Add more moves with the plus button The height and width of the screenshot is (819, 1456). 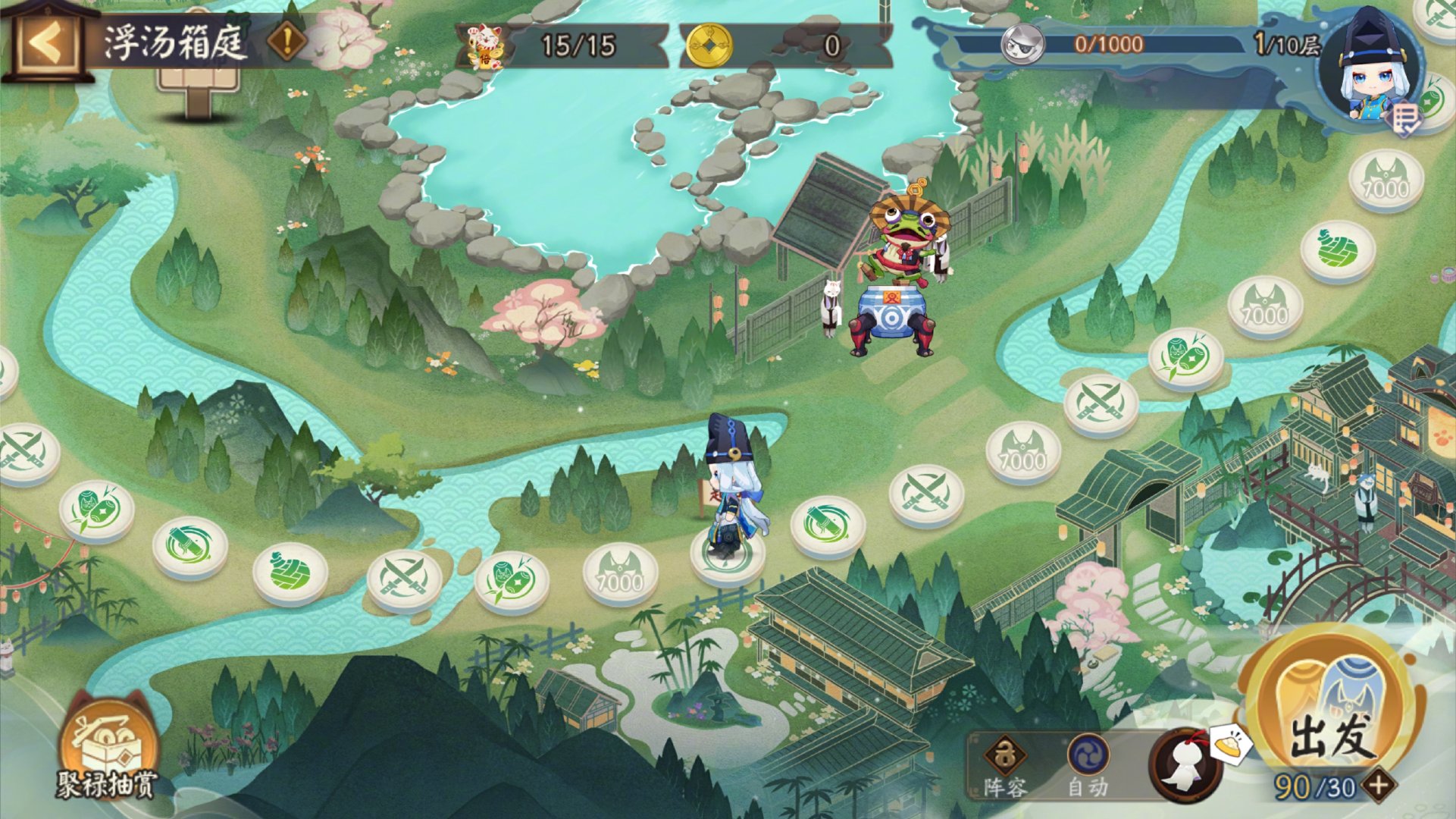(x=1380, y=785)
